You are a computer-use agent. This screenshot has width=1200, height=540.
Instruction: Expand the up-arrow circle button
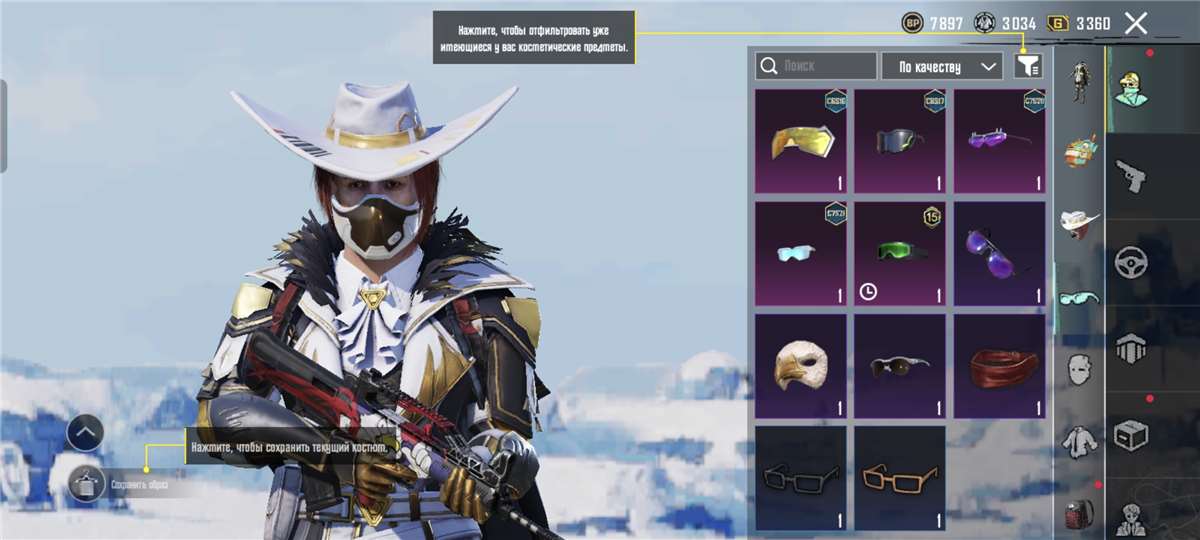click(86, 432)
